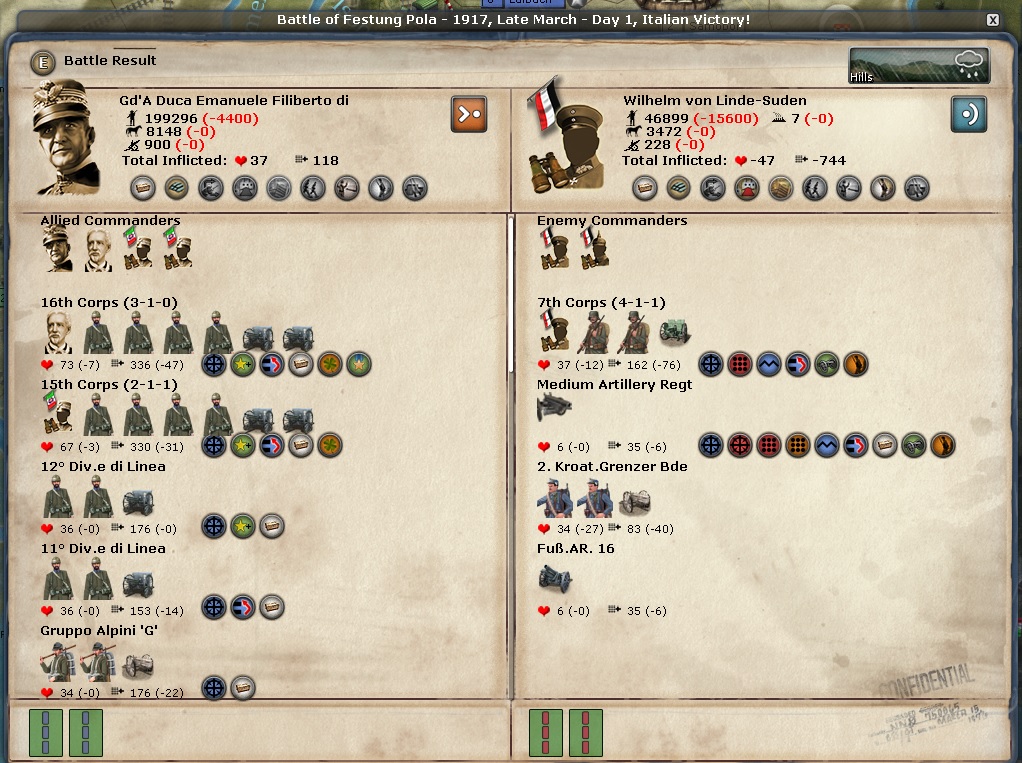Select Wilhelm von Linde-Suden's silhouette portrait

pyautogui.click(x=565, y=135)
